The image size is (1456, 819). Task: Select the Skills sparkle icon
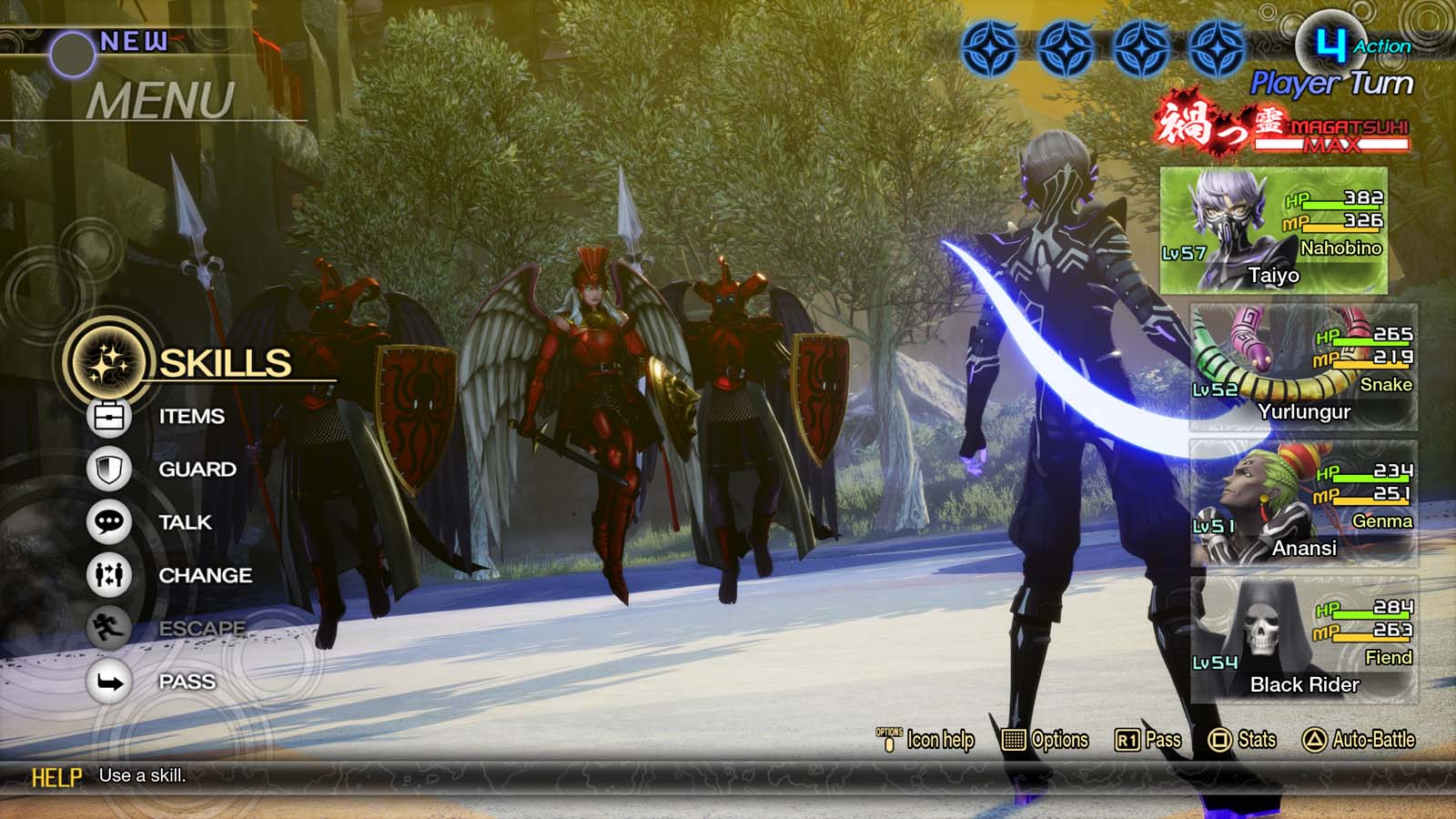pyautogui.click(x=106, y=363)
